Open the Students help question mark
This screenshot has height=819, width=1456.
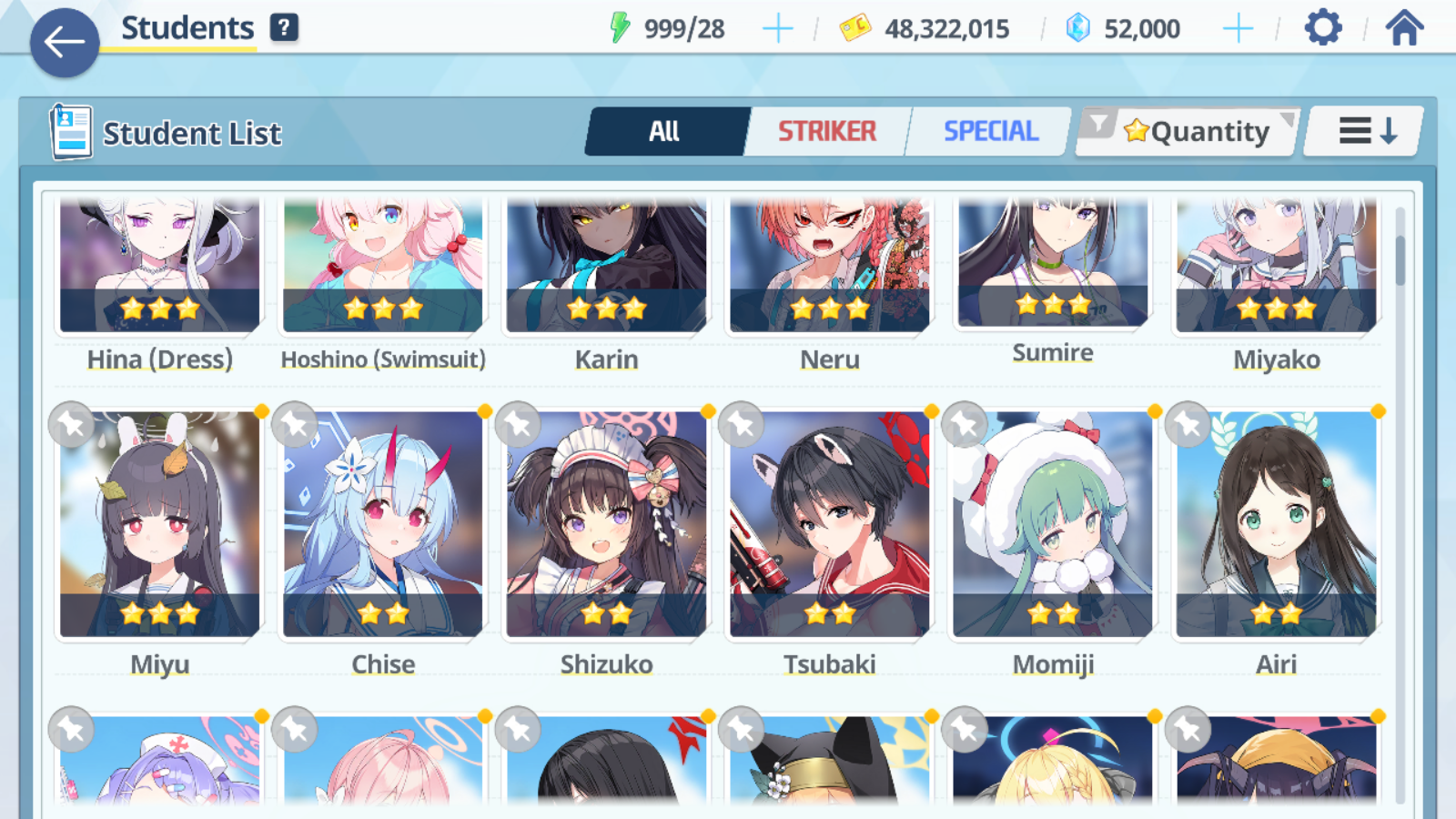click(284, 28)
